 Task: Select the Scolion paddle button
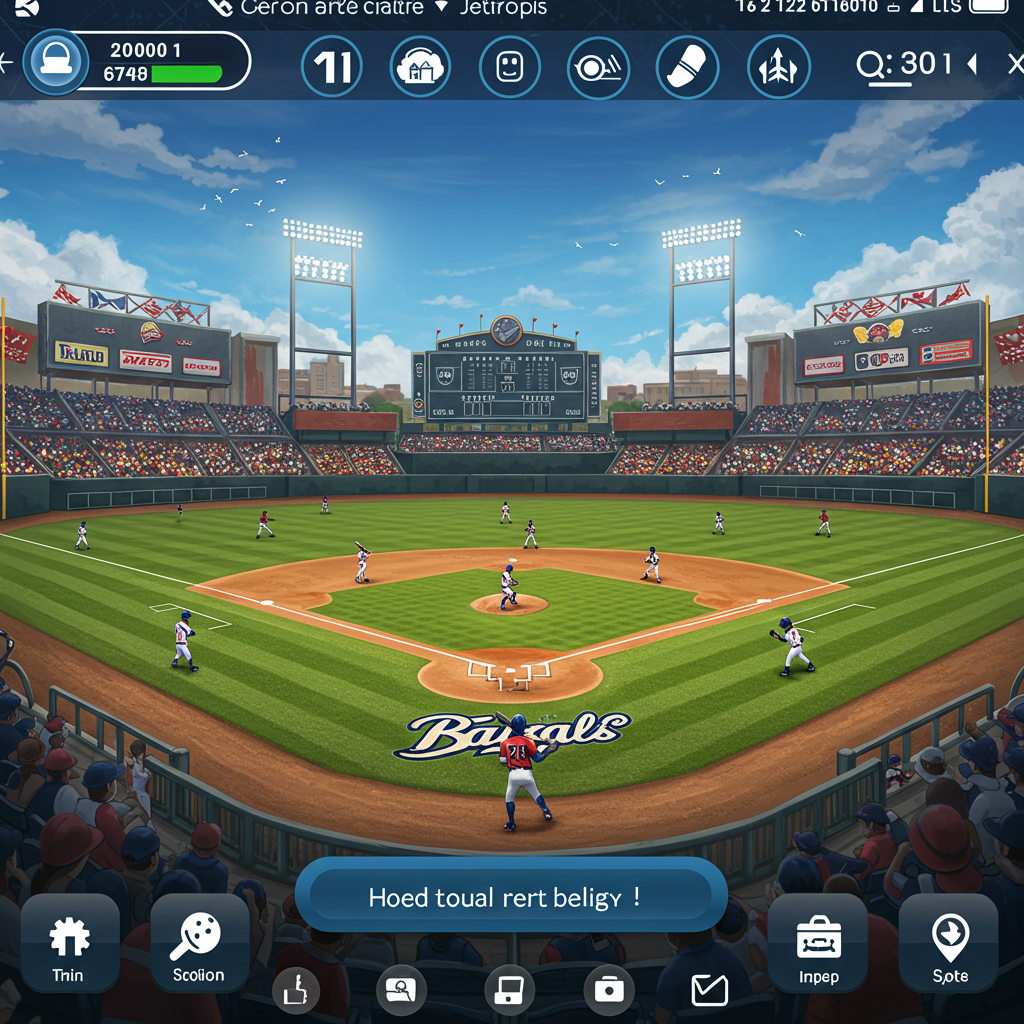(x=199, y=944)
